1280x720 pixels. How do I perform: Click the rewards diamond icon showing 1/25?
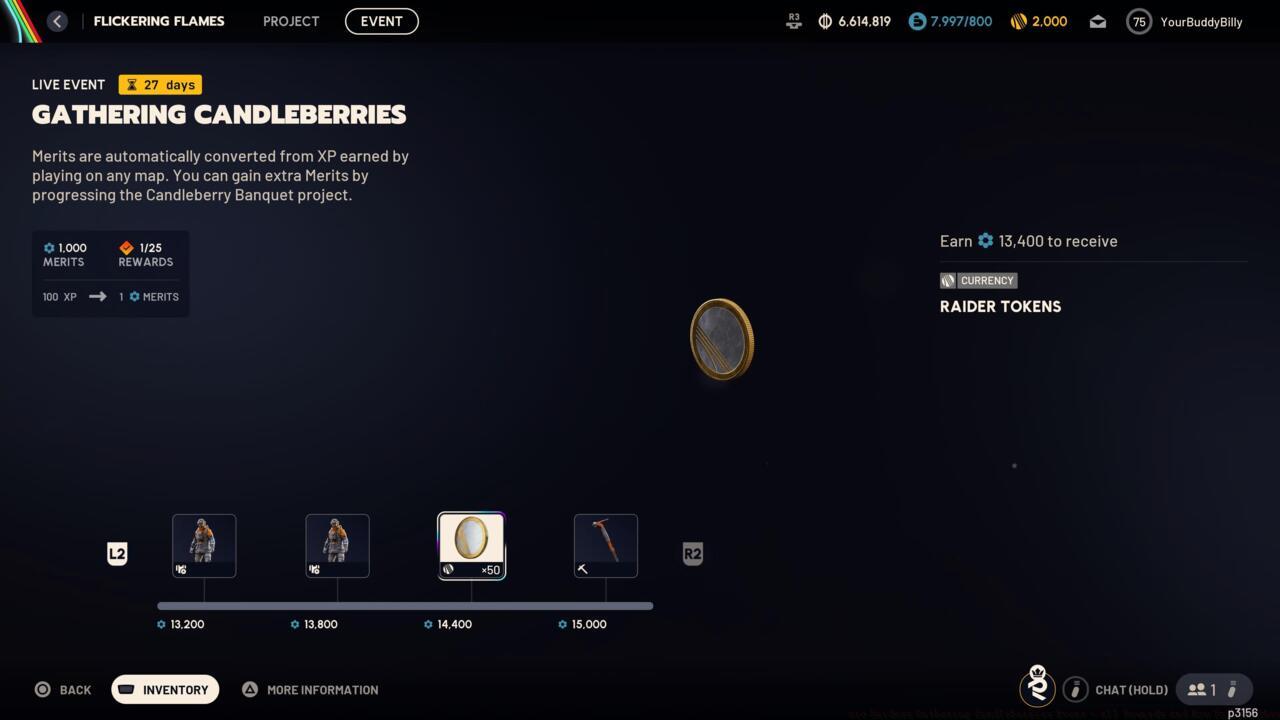pos(126,247)
